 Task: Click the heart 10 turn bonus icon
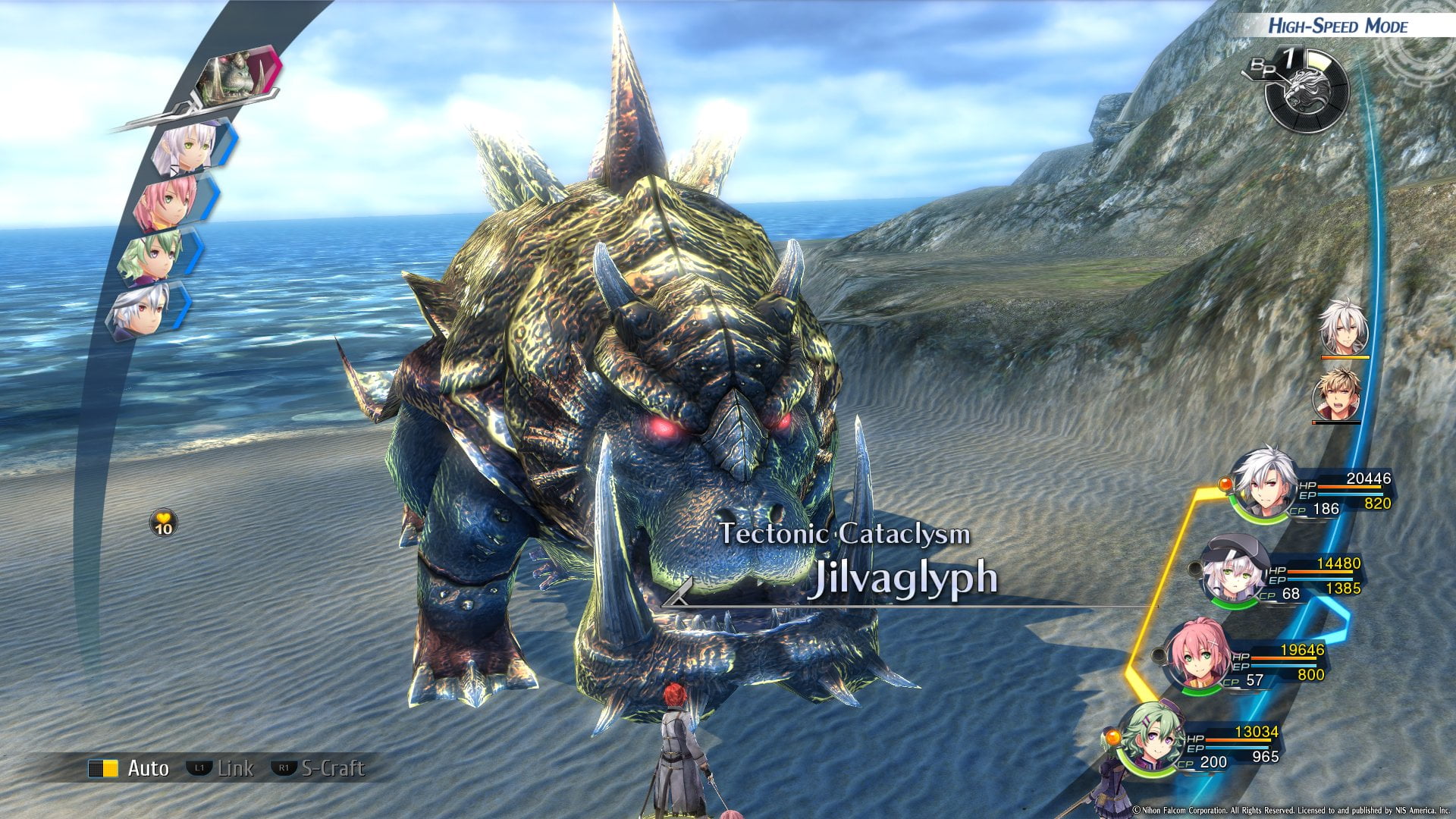pyautogui.click(x=164, y=523)
